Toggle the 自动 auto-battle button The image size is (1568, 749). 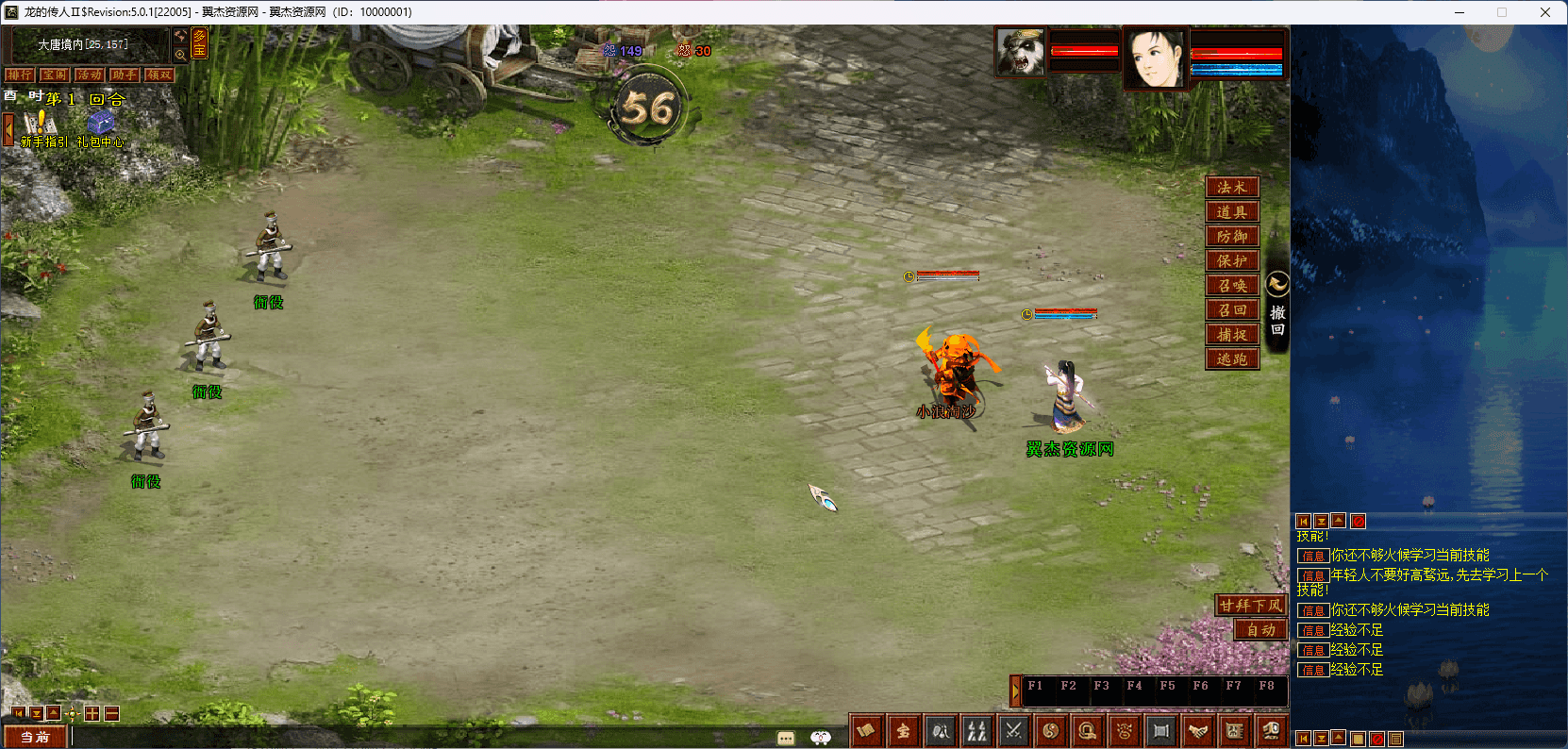[1260, 630]
